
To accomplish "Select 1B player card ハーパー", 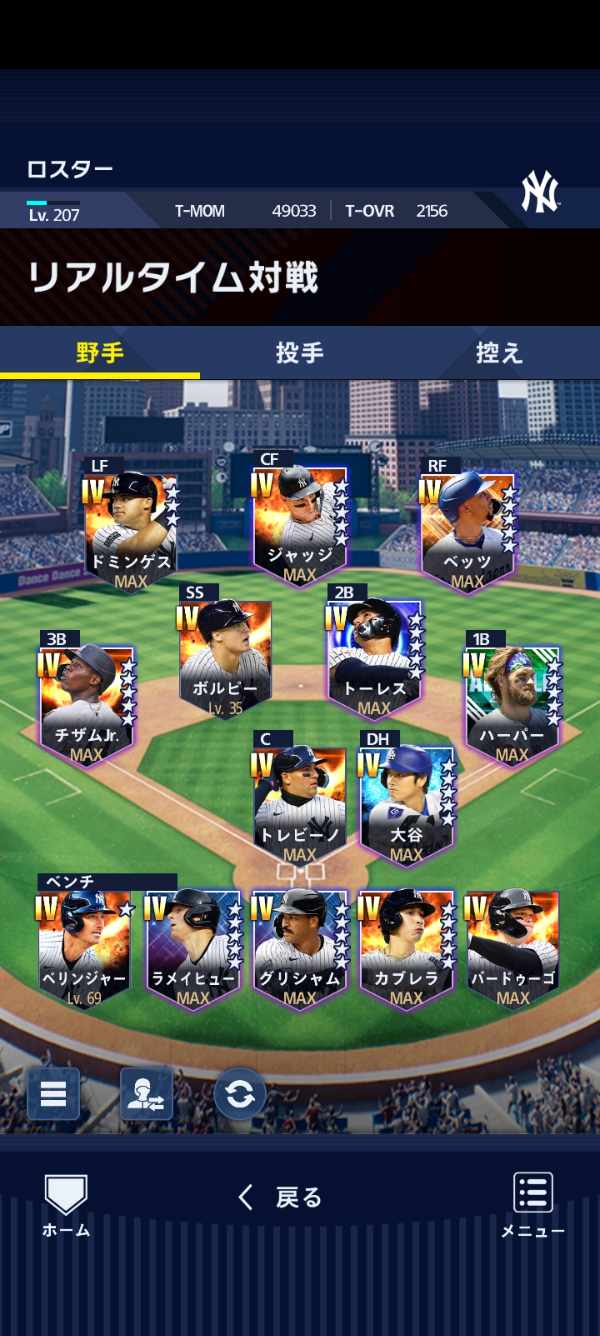I will tap(512, 700).
